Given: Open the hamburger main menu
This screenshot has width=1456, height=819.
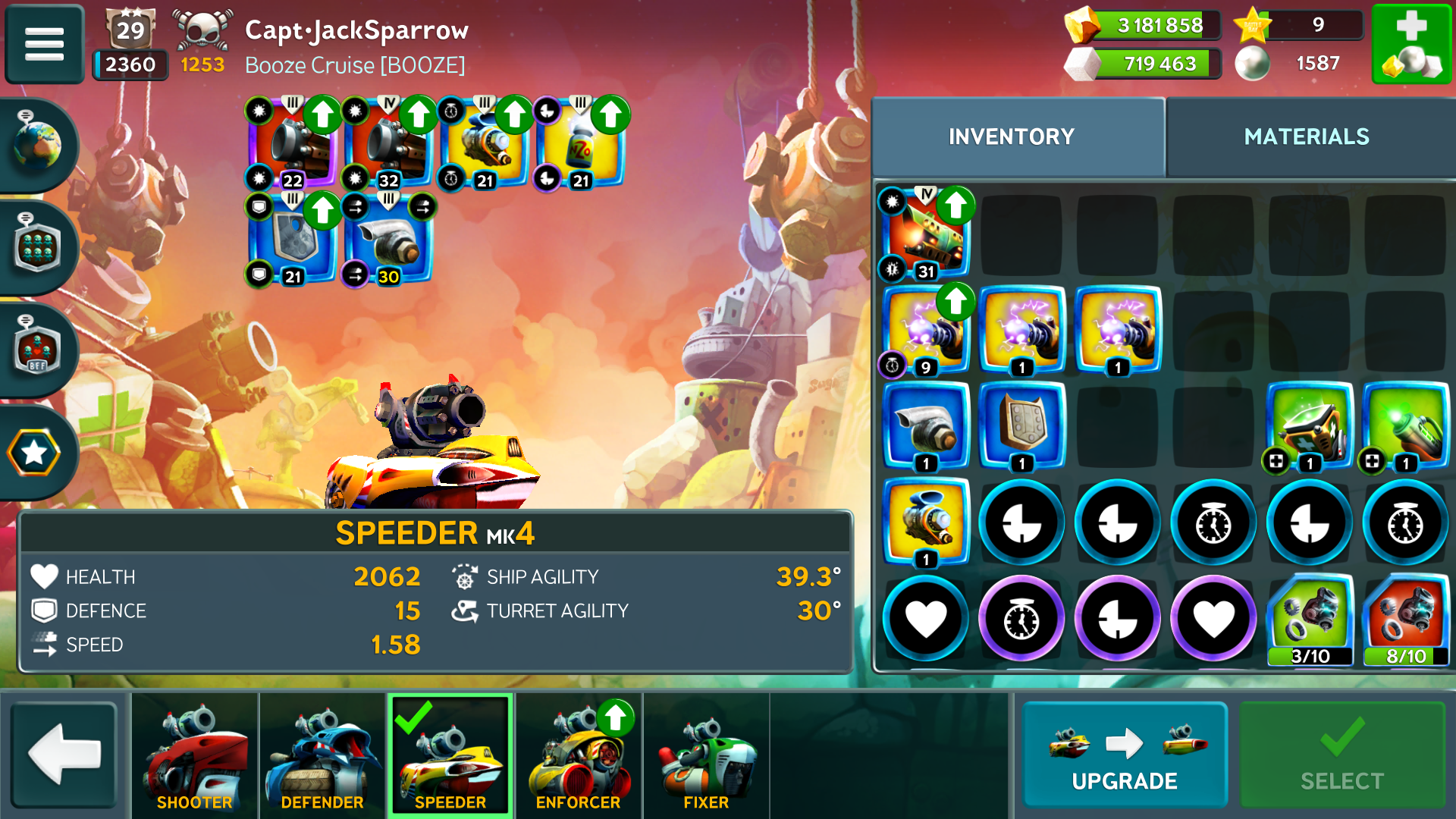Looking at the screenshot, I should pos(44,43).
